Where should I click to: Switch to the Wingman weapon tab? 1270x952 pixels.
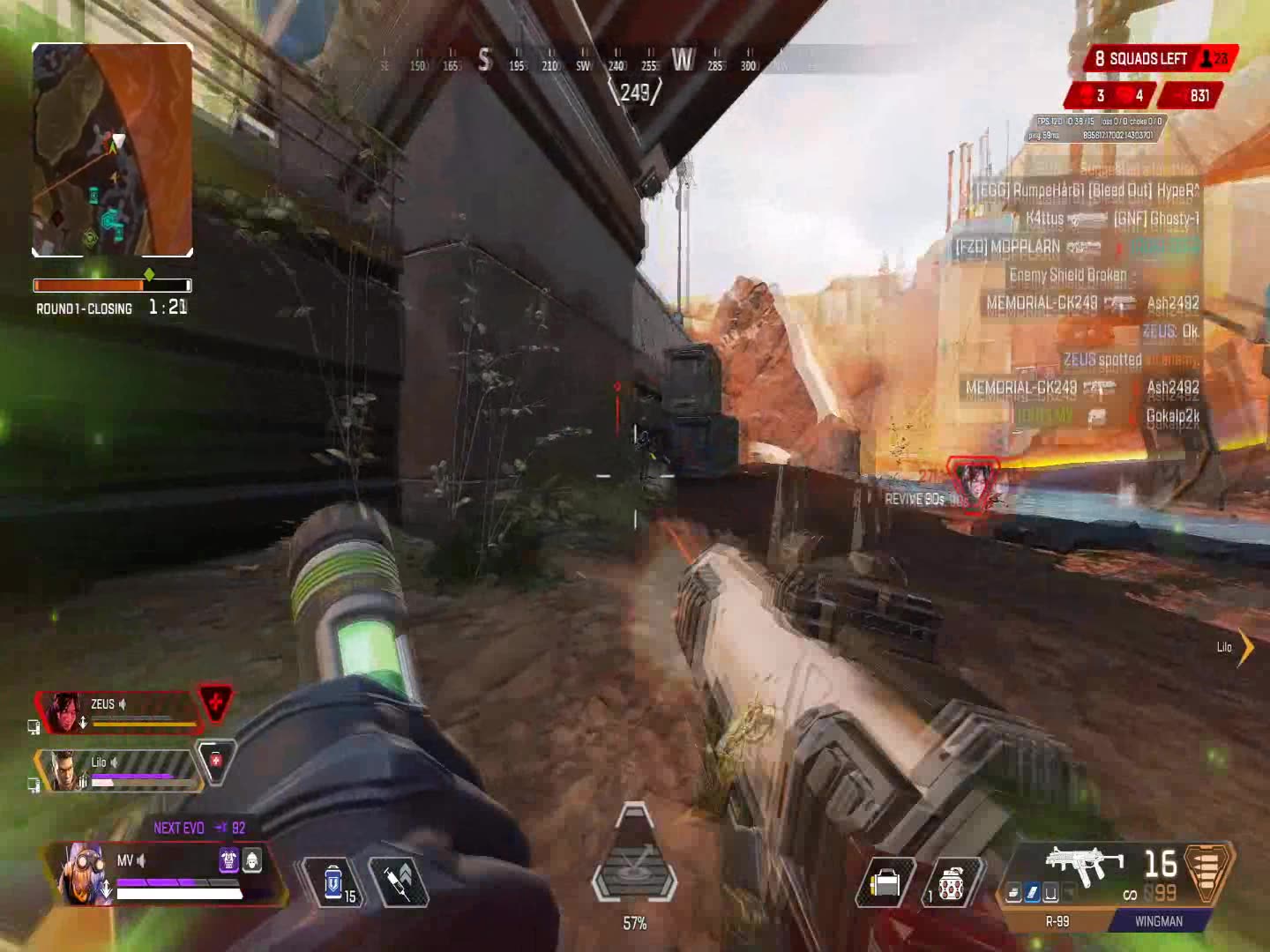pos(1158,920)
